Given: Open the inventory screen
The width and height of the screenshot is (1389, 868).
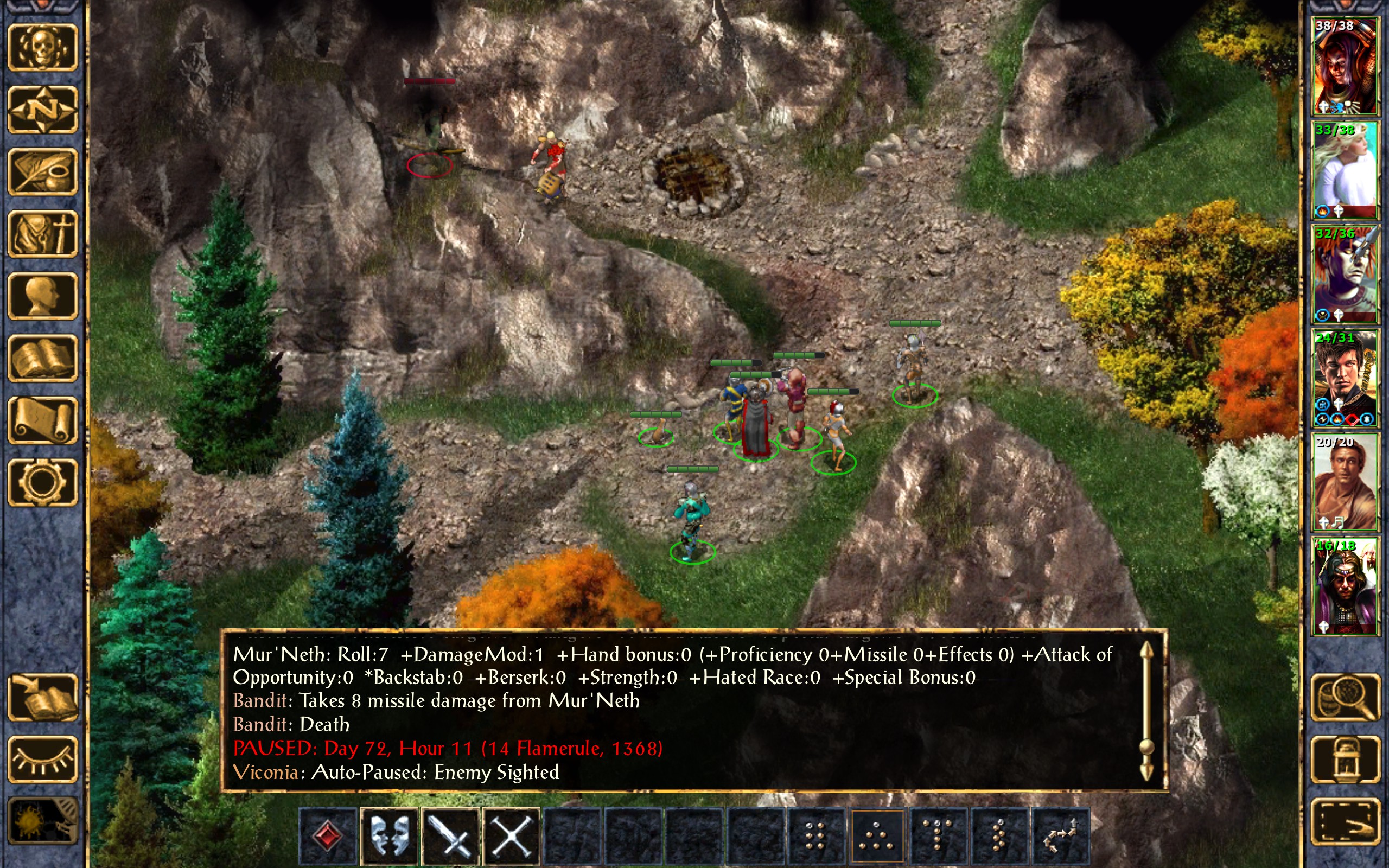Looking at the screenshot, I should [x=43, y=234].
